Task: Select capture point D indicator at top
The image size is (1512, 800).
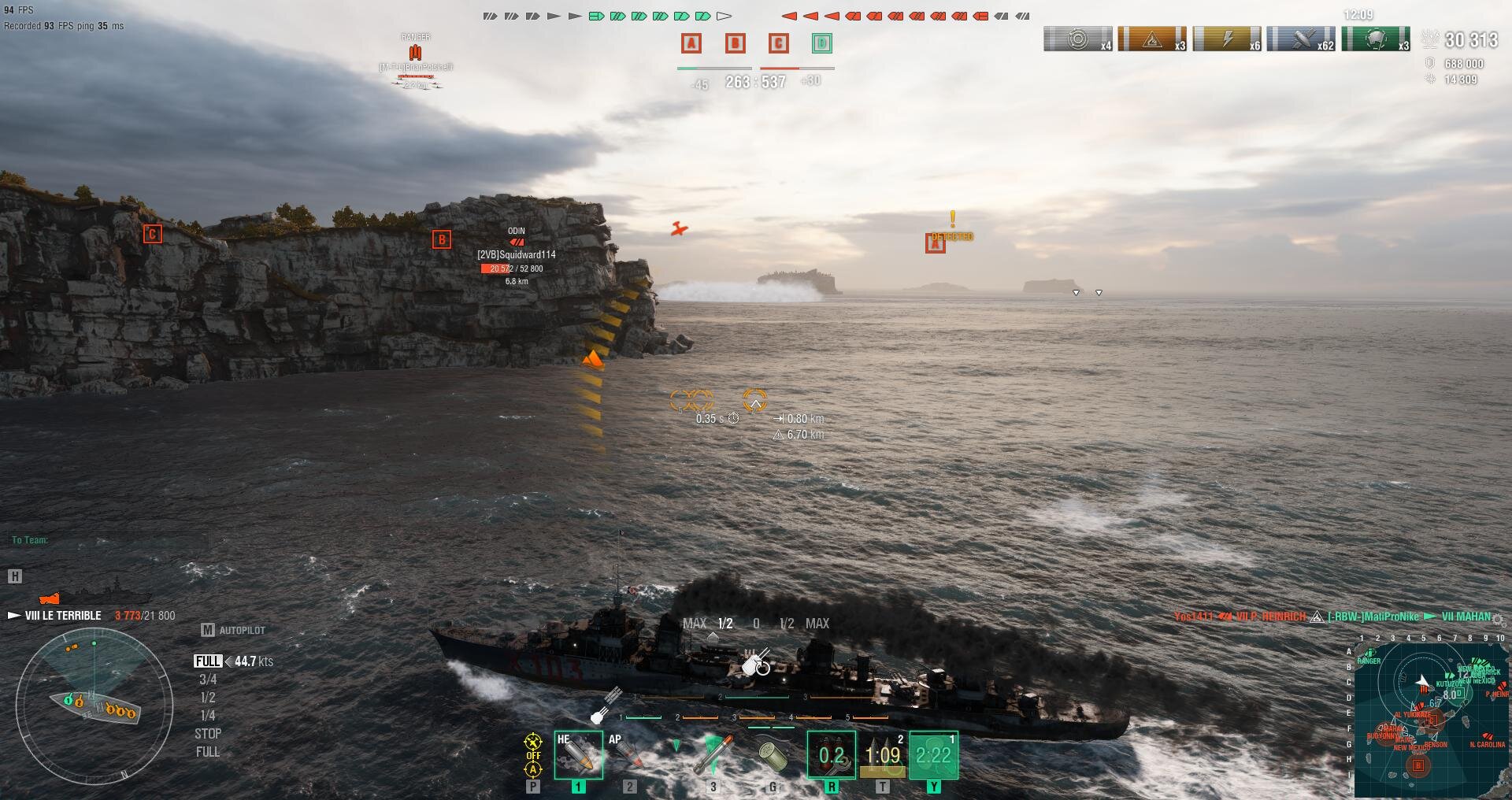Action: tap(821, 43)
